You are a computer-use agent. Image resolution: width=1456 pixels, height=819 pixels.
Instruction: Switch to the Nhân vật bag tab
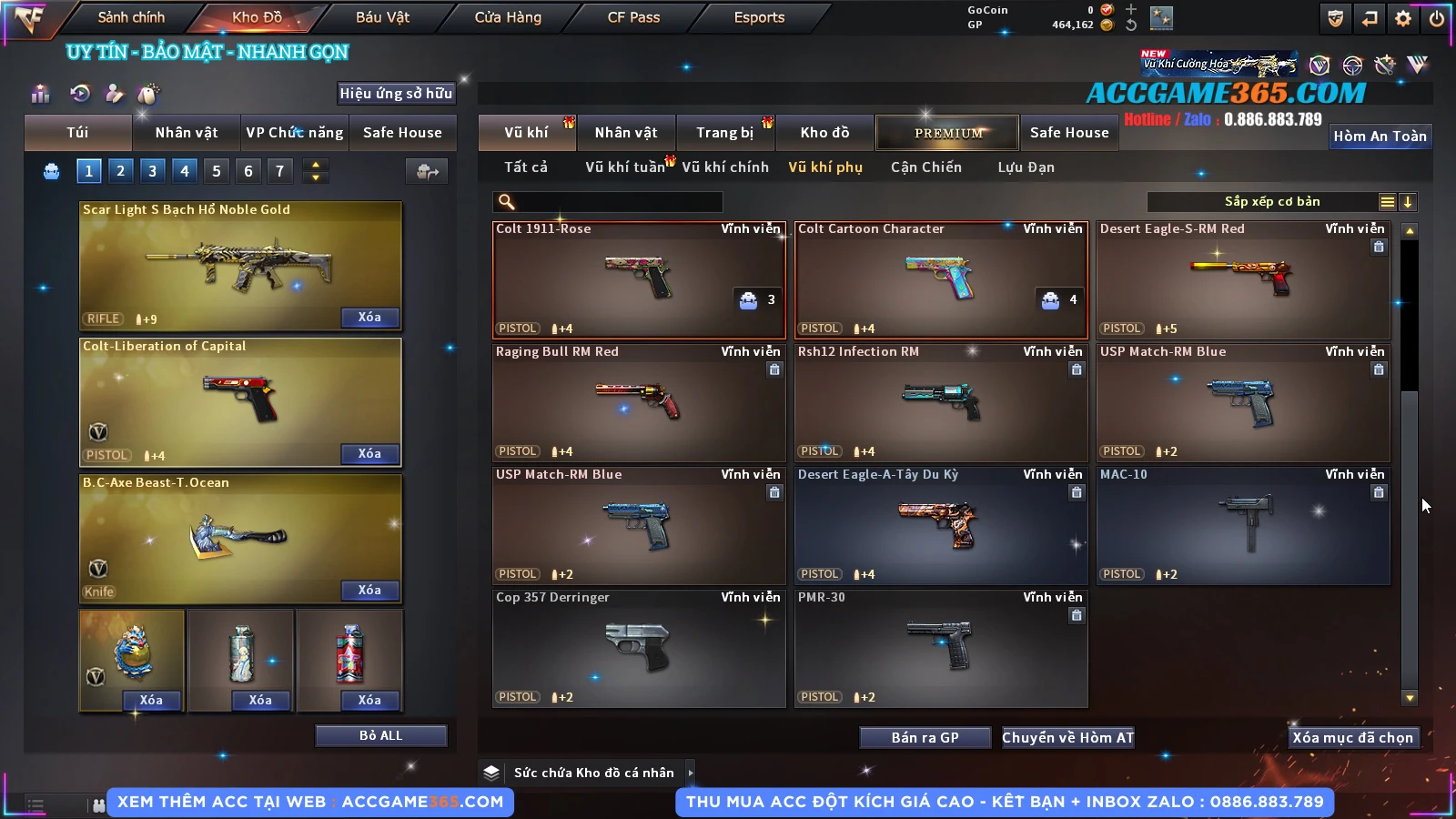point(187,133)
